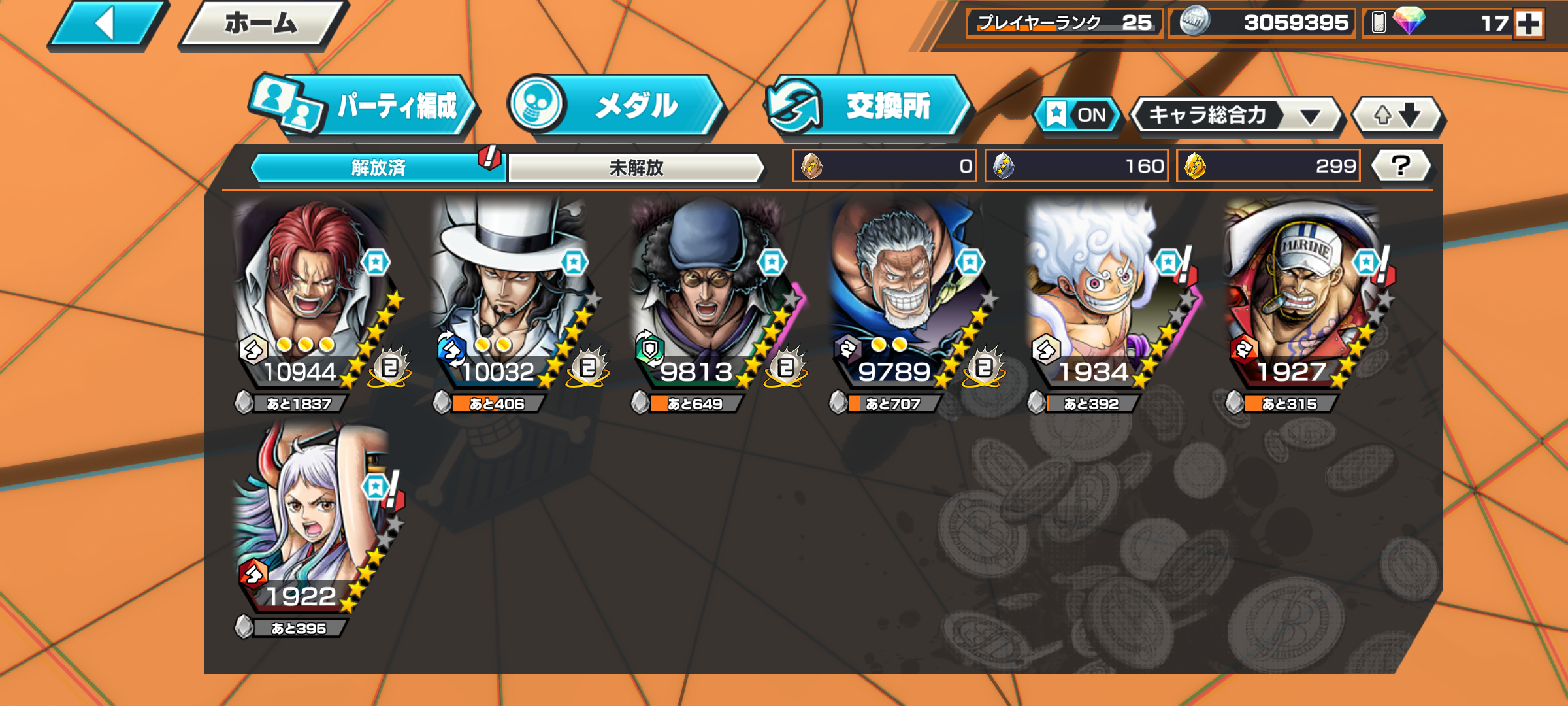Switch to the 未解放 tab
The height and width of the screenshot is (706, 1568).
point(636,168)
